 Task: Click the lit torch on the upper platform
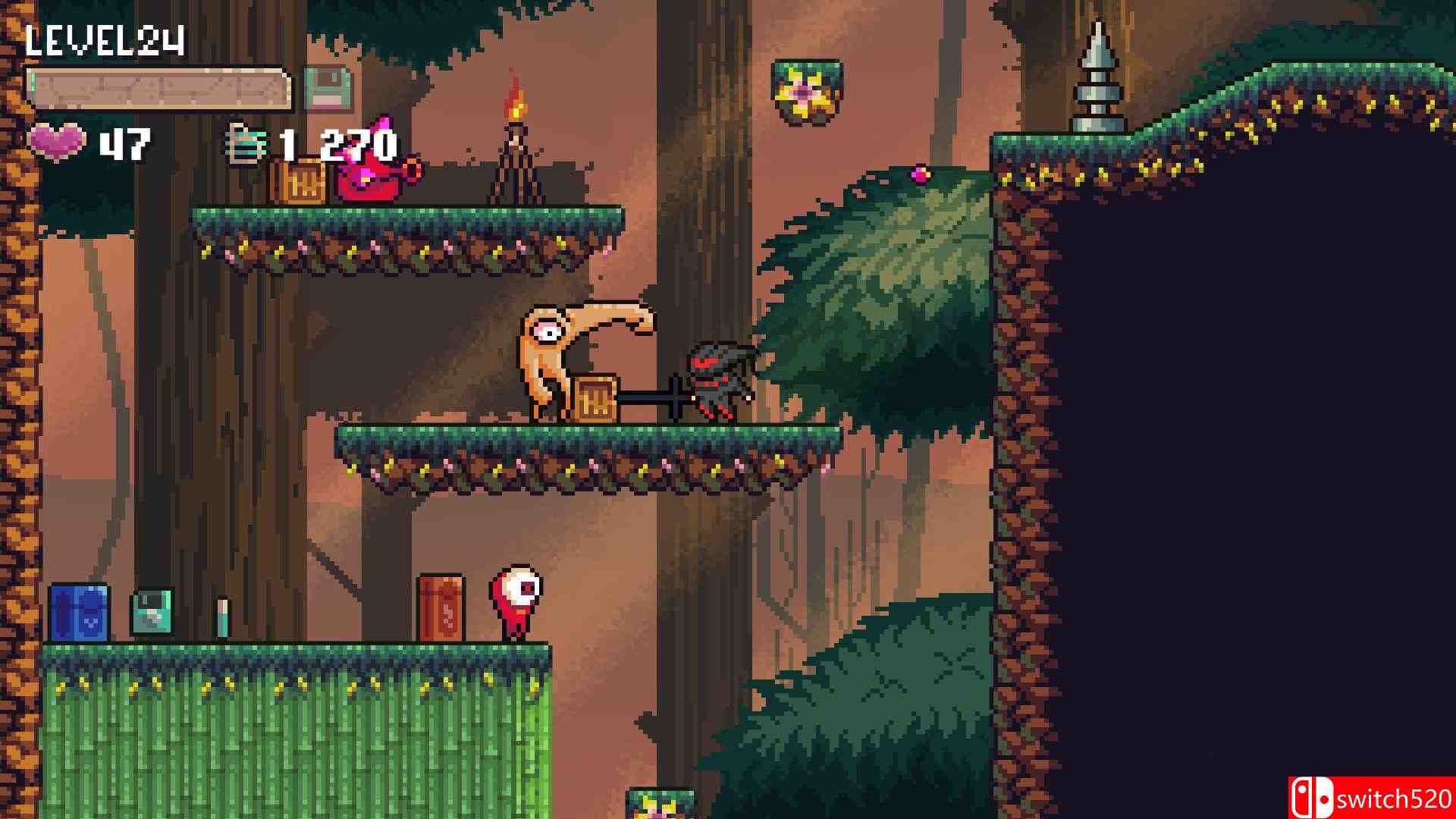516,121
